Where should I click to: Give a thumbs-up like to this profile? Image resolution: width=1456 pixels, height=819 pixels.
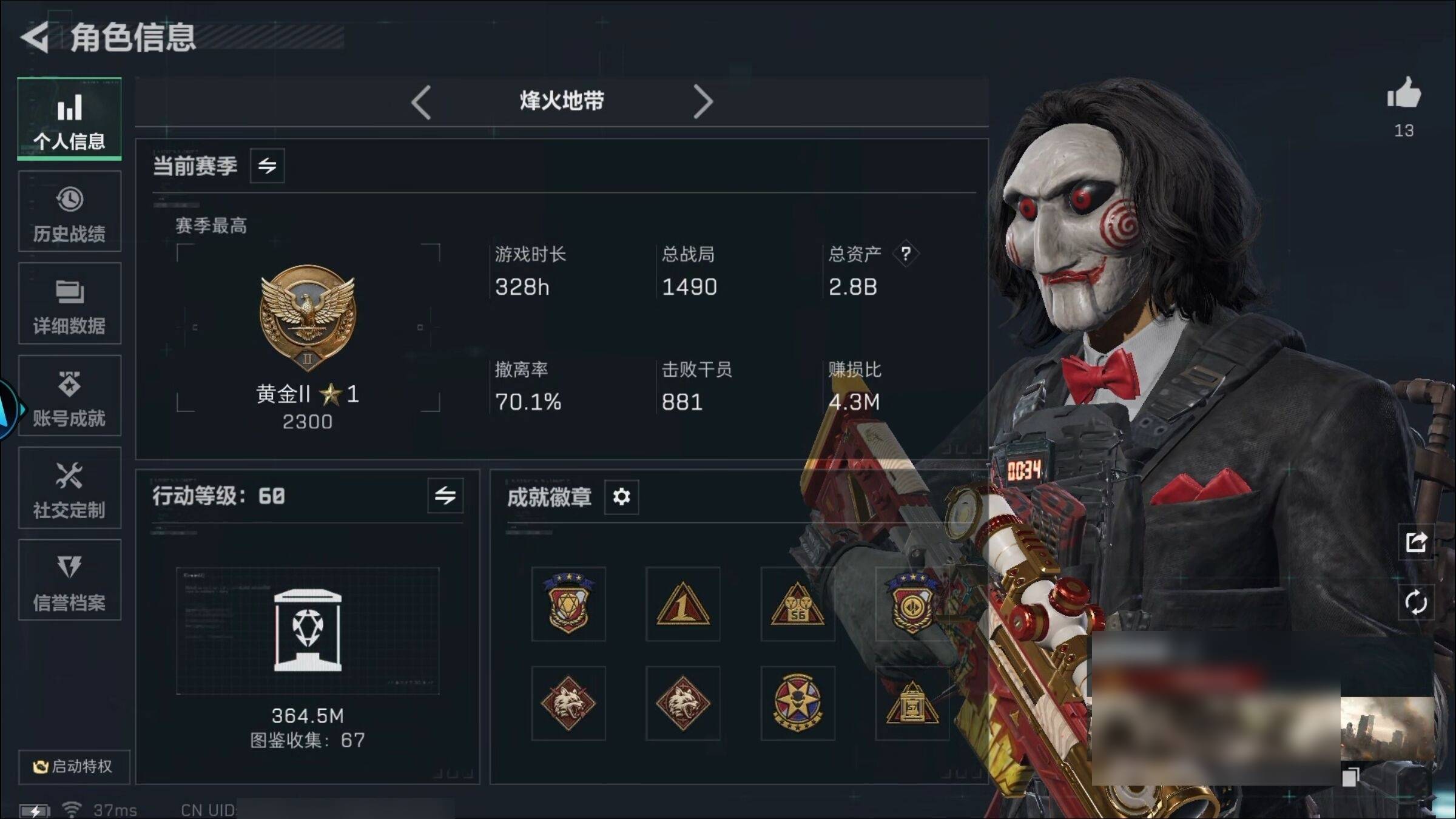point(1403,95)
